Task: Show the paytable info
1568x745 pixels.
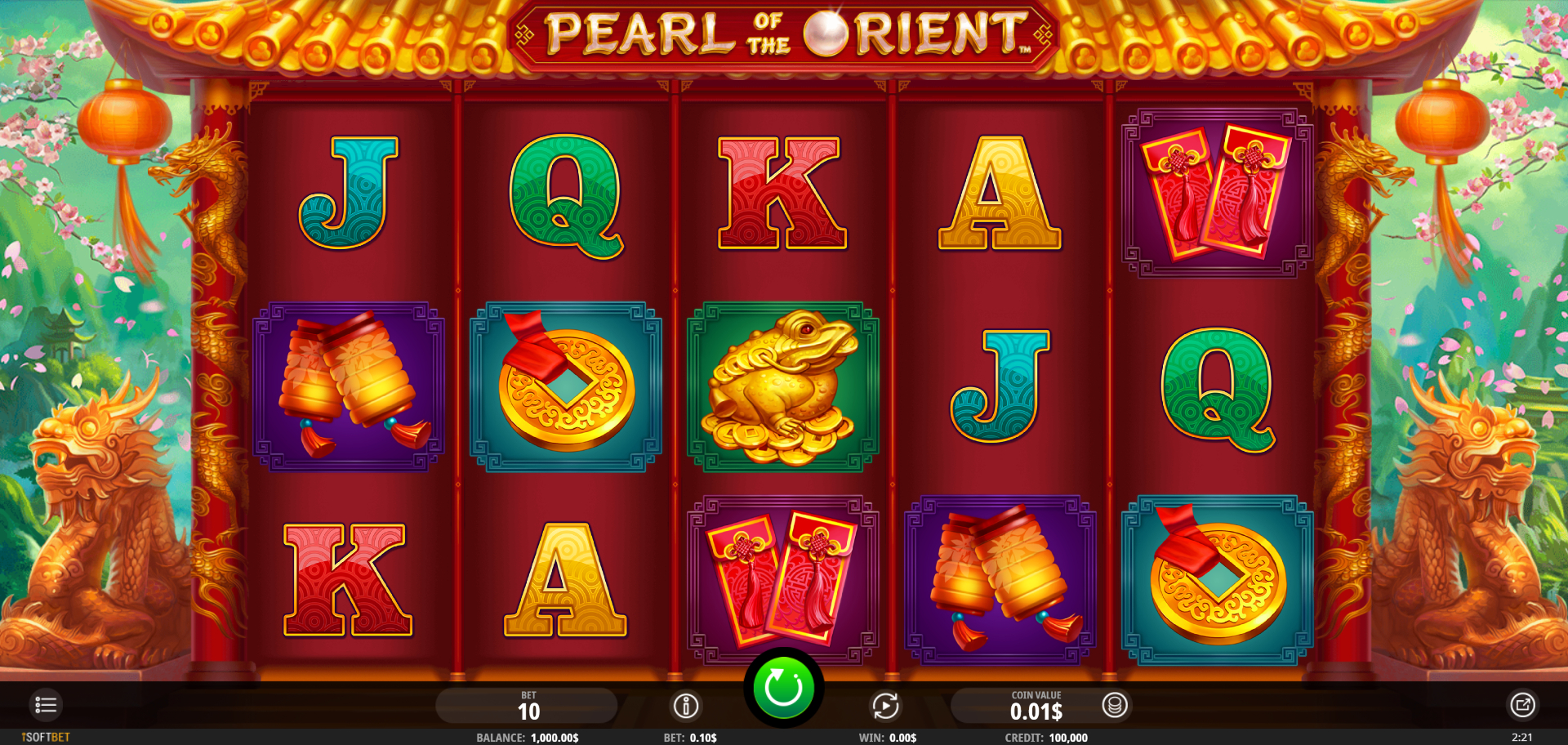Action: 686,706
